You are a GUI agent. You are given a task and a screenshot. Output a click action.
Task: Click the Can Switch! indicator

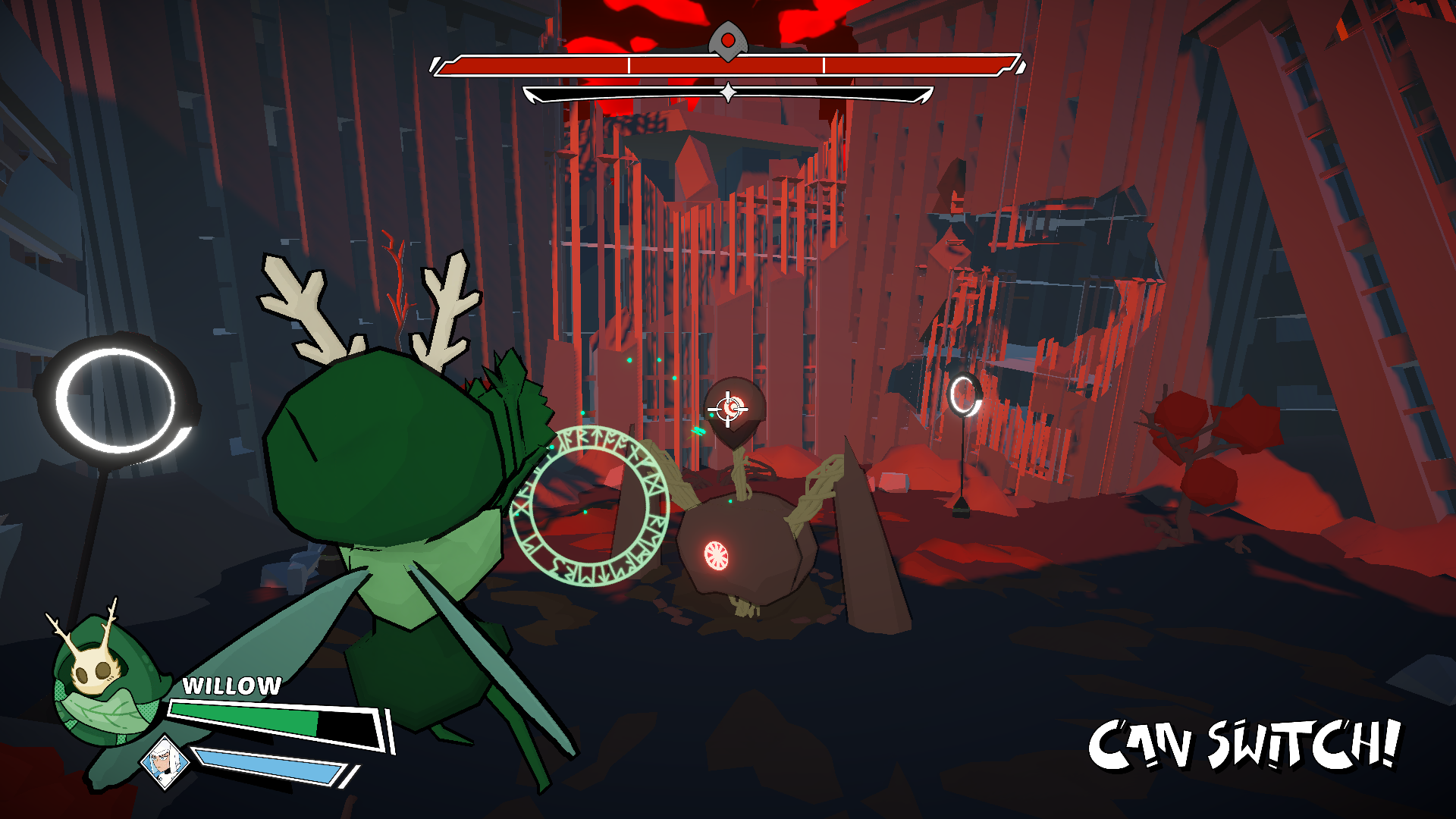[1244, 745]
